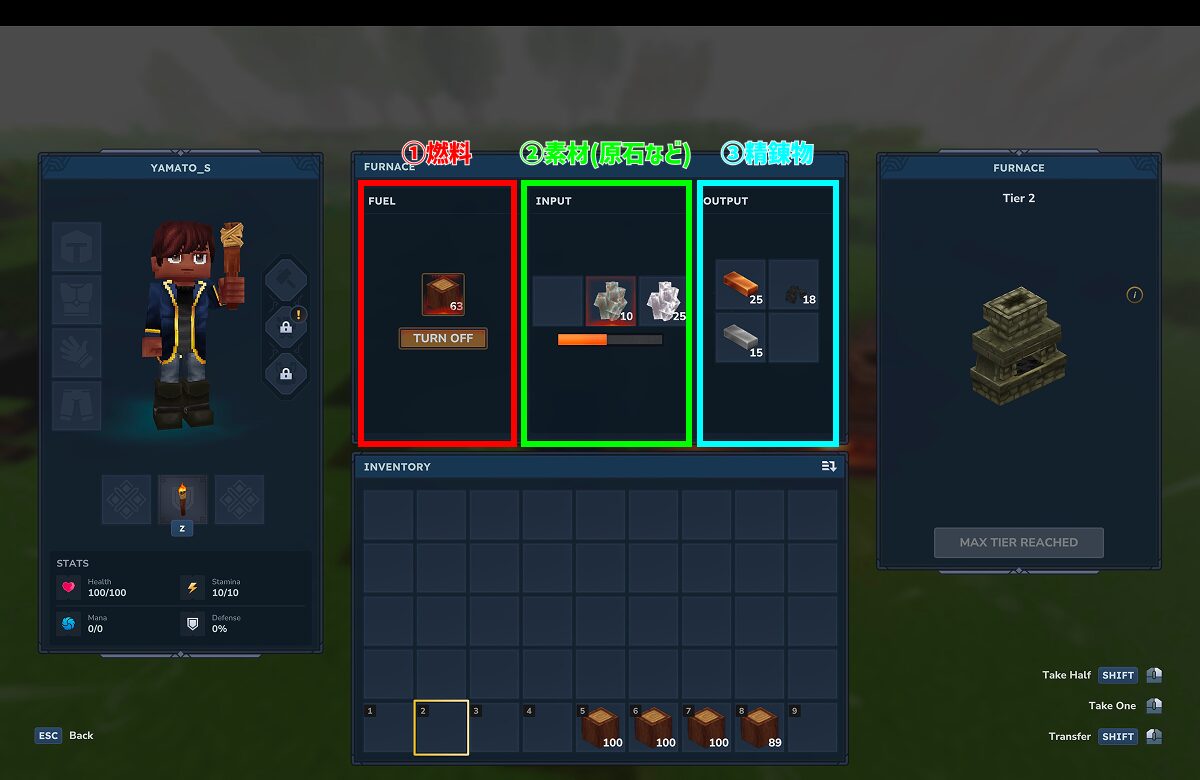Select the wood fuel slot with 63
1200x780 pixels.
click(443, 295)
